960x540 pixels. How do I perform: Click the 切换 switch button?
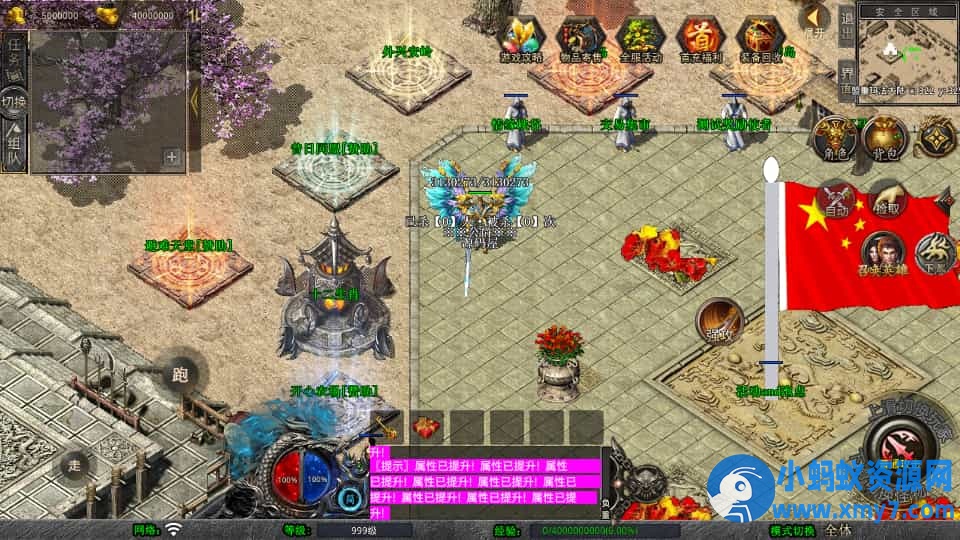14,101
